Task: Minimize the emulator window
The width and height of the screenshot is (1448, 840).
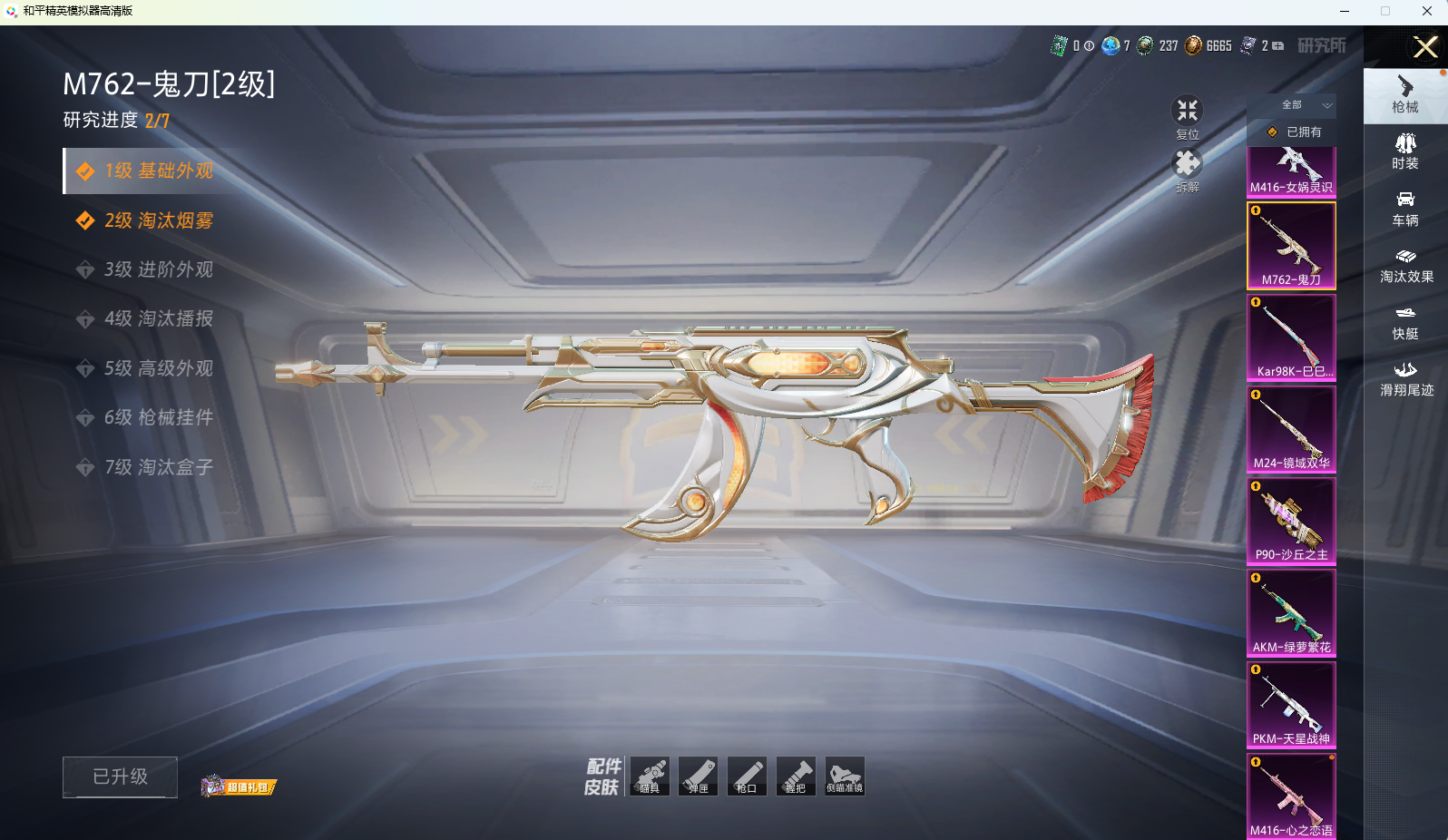Action: (1344, 11)
